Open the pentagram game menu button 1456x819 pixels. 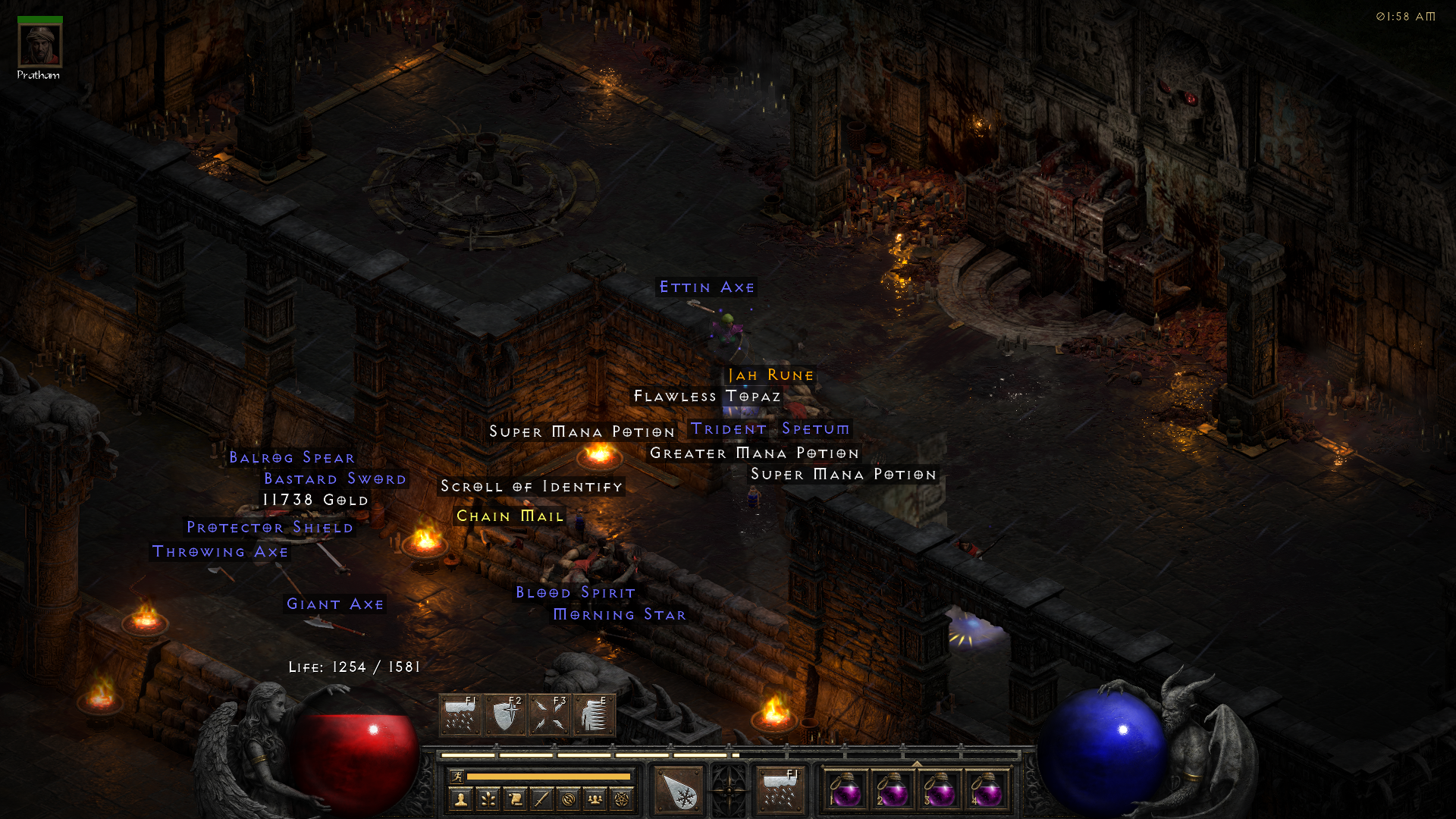point(622,799)
